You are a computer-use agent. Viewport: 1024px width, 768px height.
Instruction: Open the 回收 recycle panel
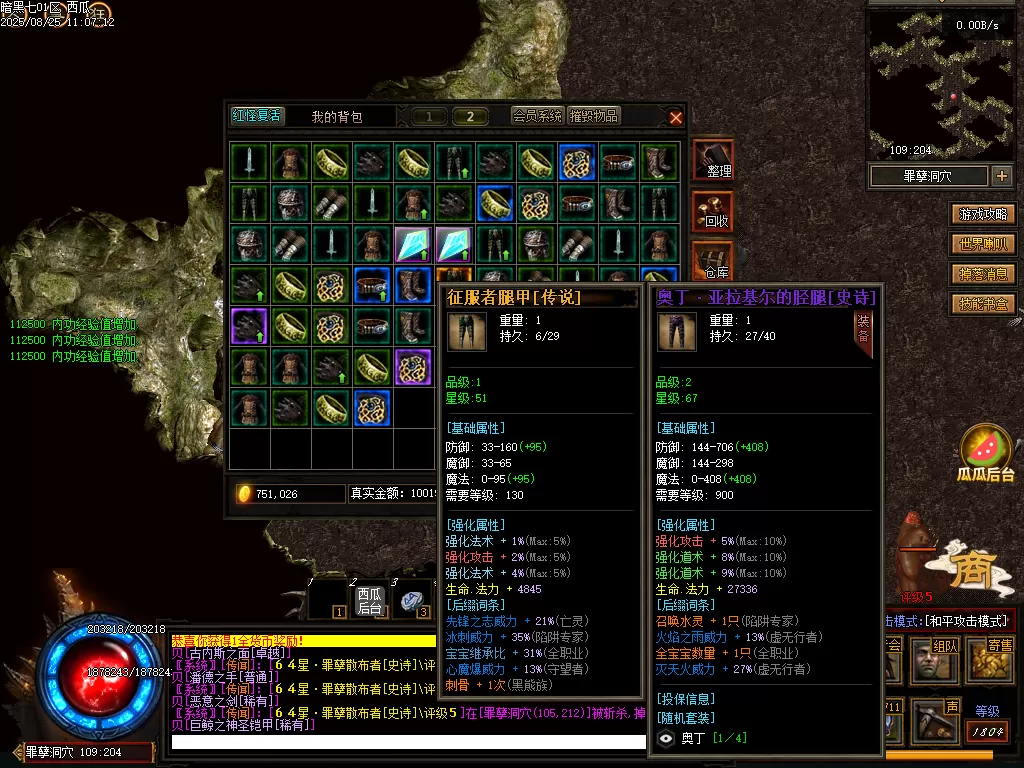tap(714, 210)
